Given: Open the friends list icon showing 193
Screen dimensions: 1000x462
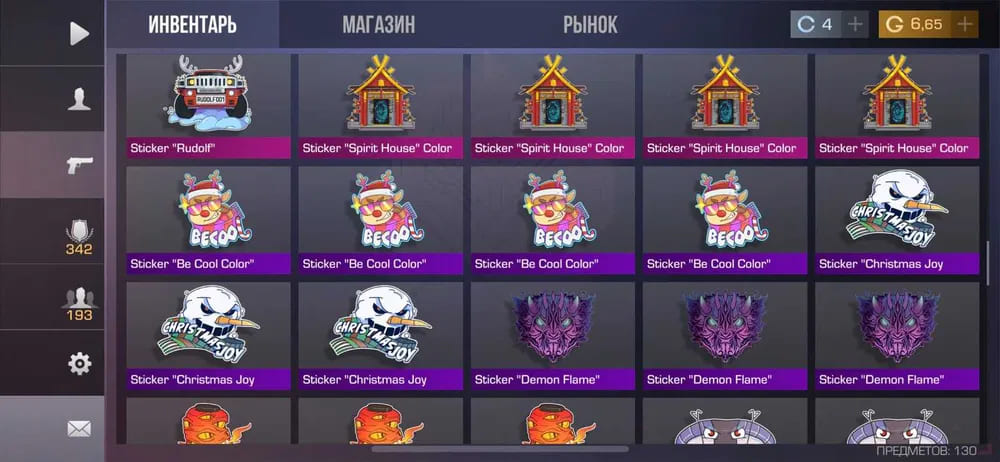Looking at the screenshot, I should tap(79, 301).
